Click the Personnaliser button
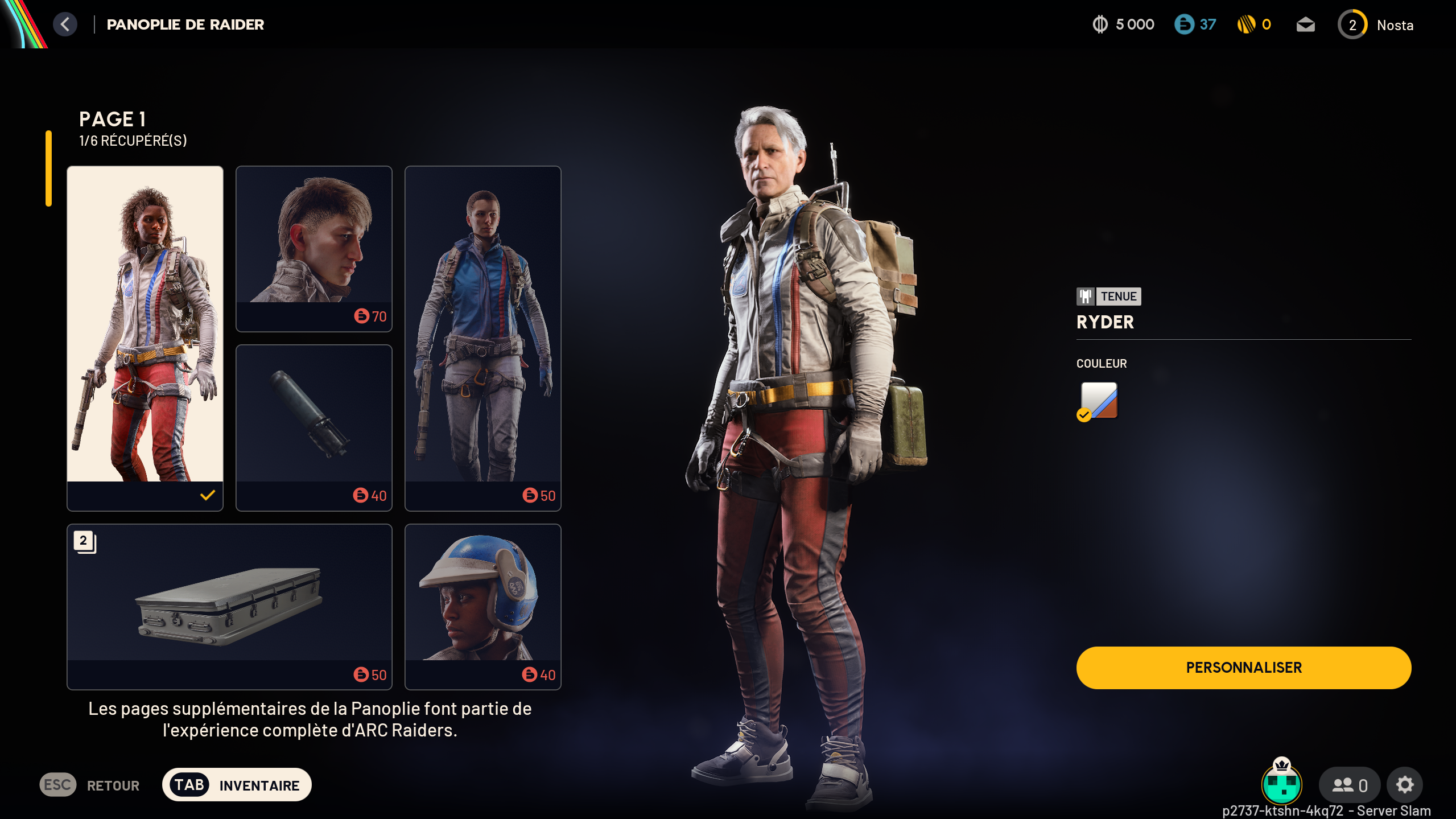The height and width of the screenshot is (819, 1456). [1243, 668]
